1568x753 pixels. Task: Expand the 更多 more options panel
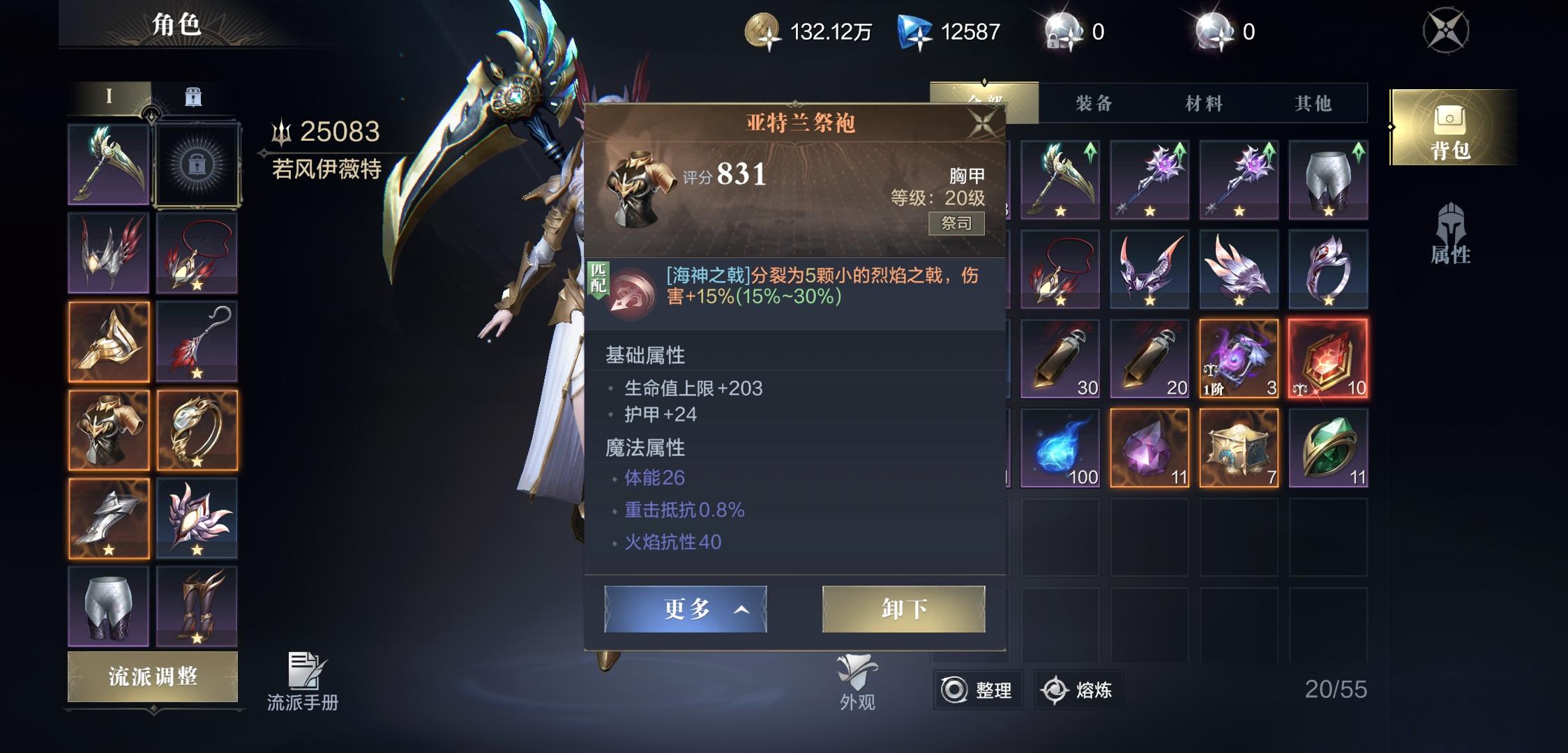(686, 609)
